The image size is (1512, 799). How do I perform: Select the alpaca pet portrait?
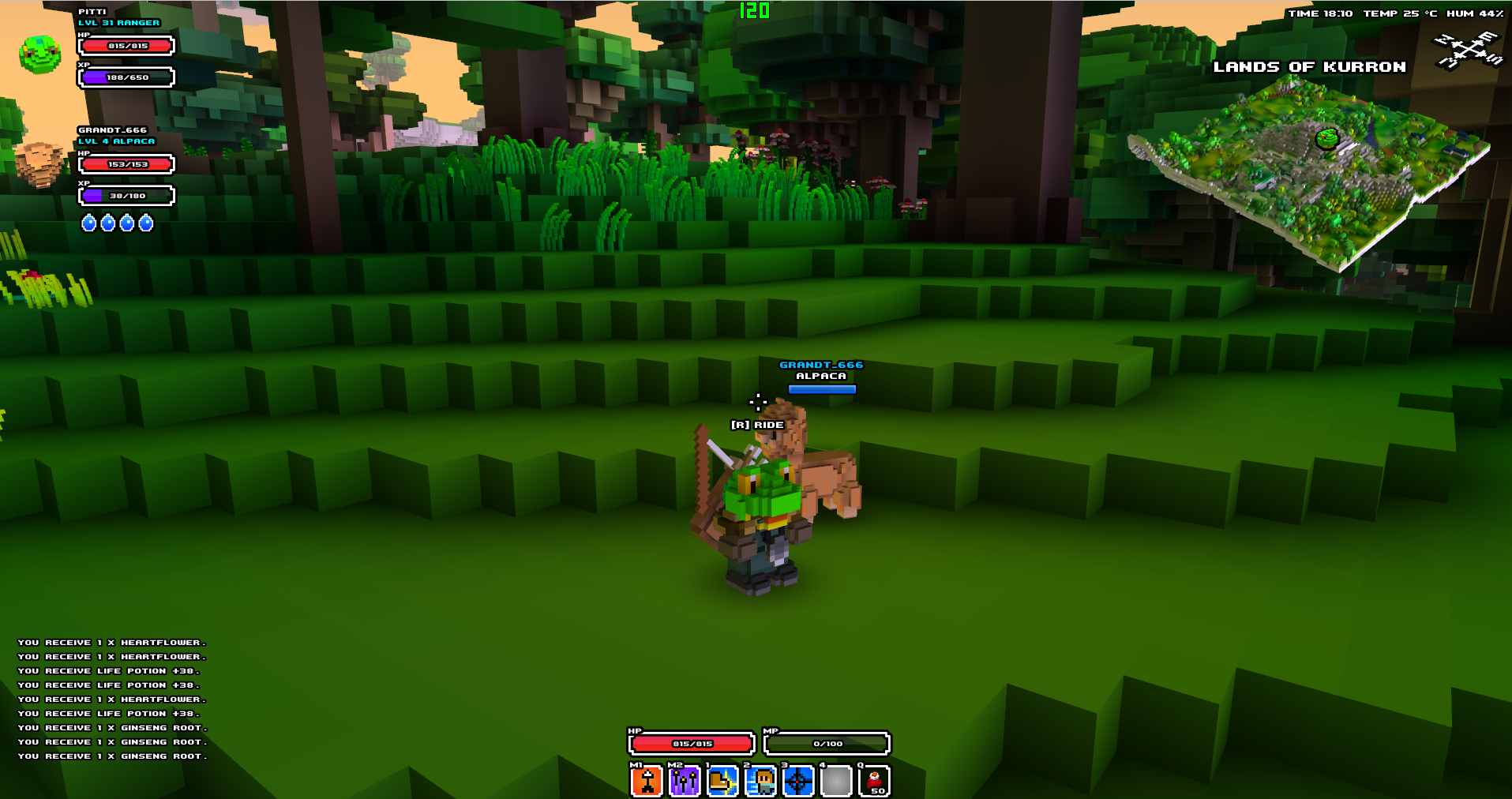pos(39,163)
